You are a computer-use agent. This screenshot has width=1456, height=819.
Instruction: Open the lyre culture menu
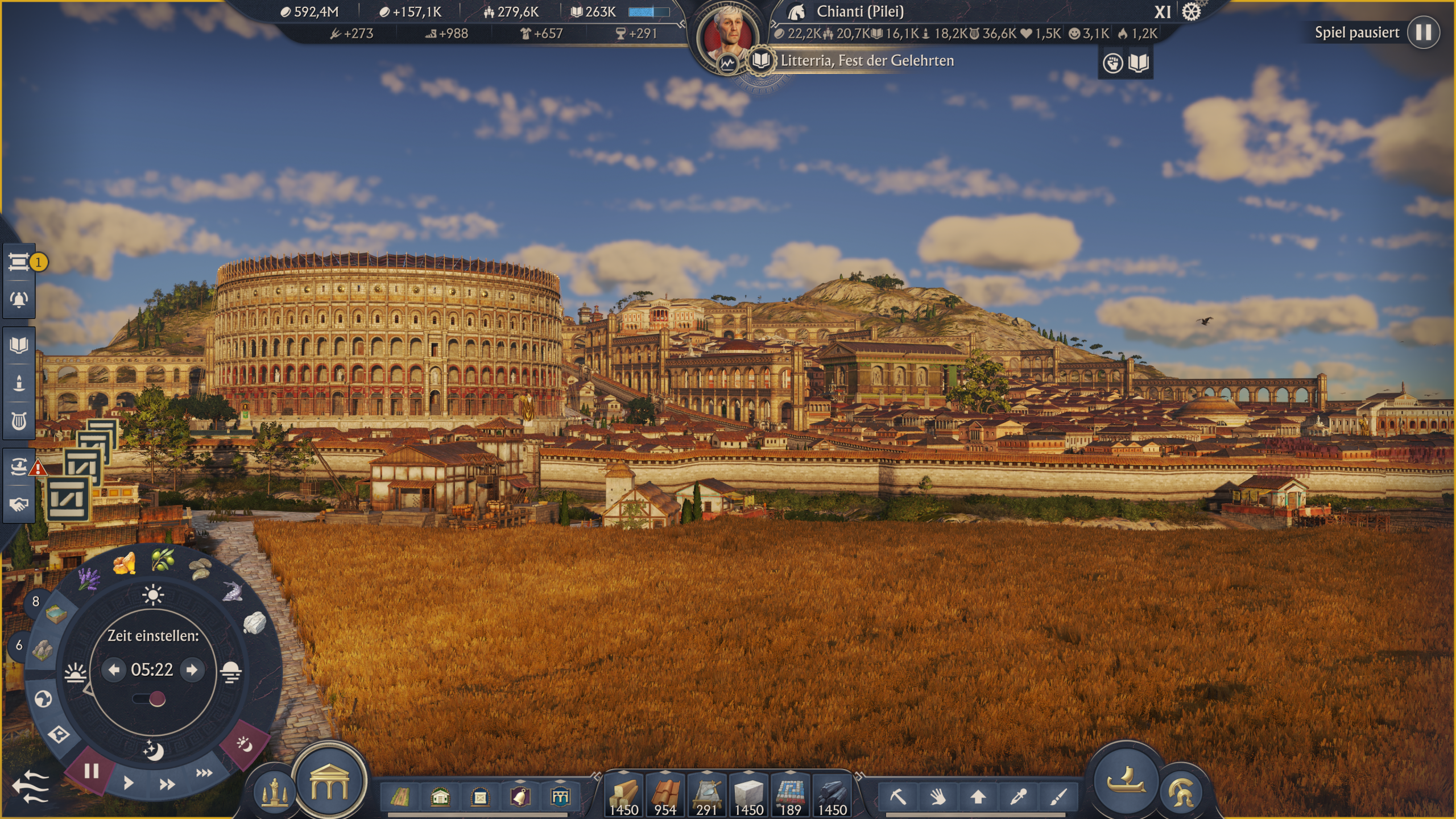pyautogui.click(x=19, y=421)
